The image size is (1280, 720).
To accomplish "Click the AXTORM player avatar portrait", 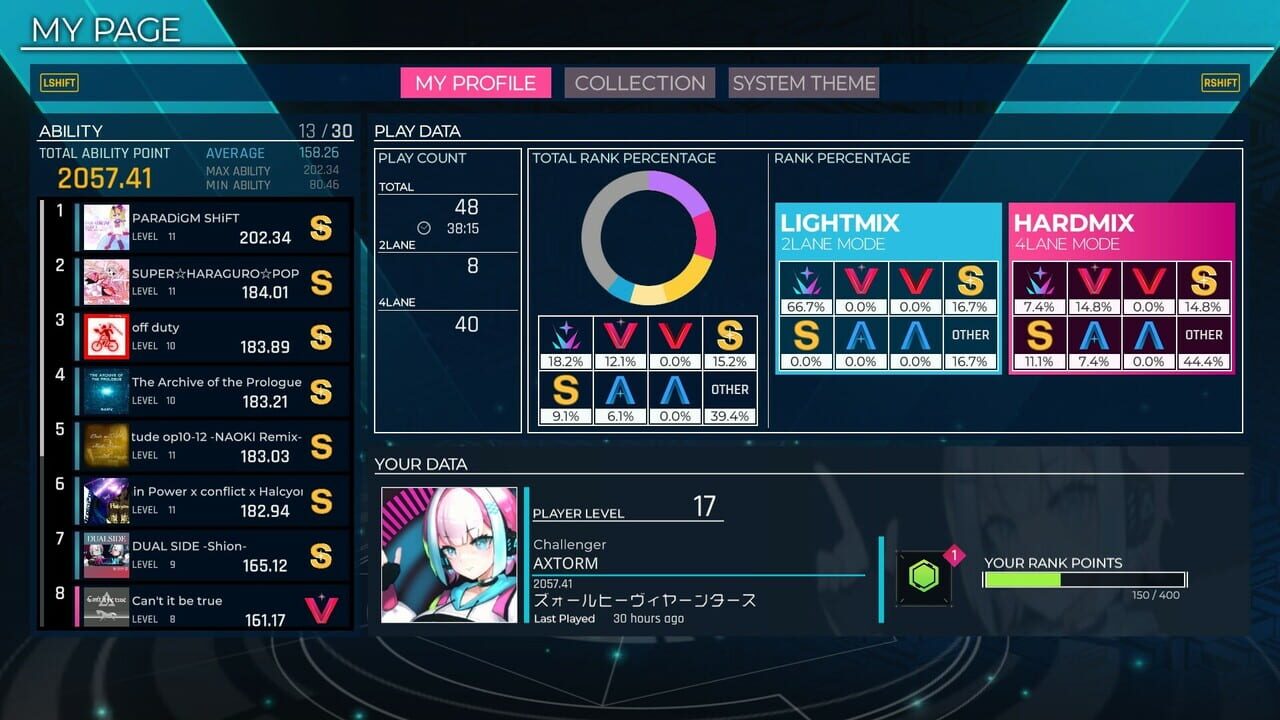I will coord(449,553).
